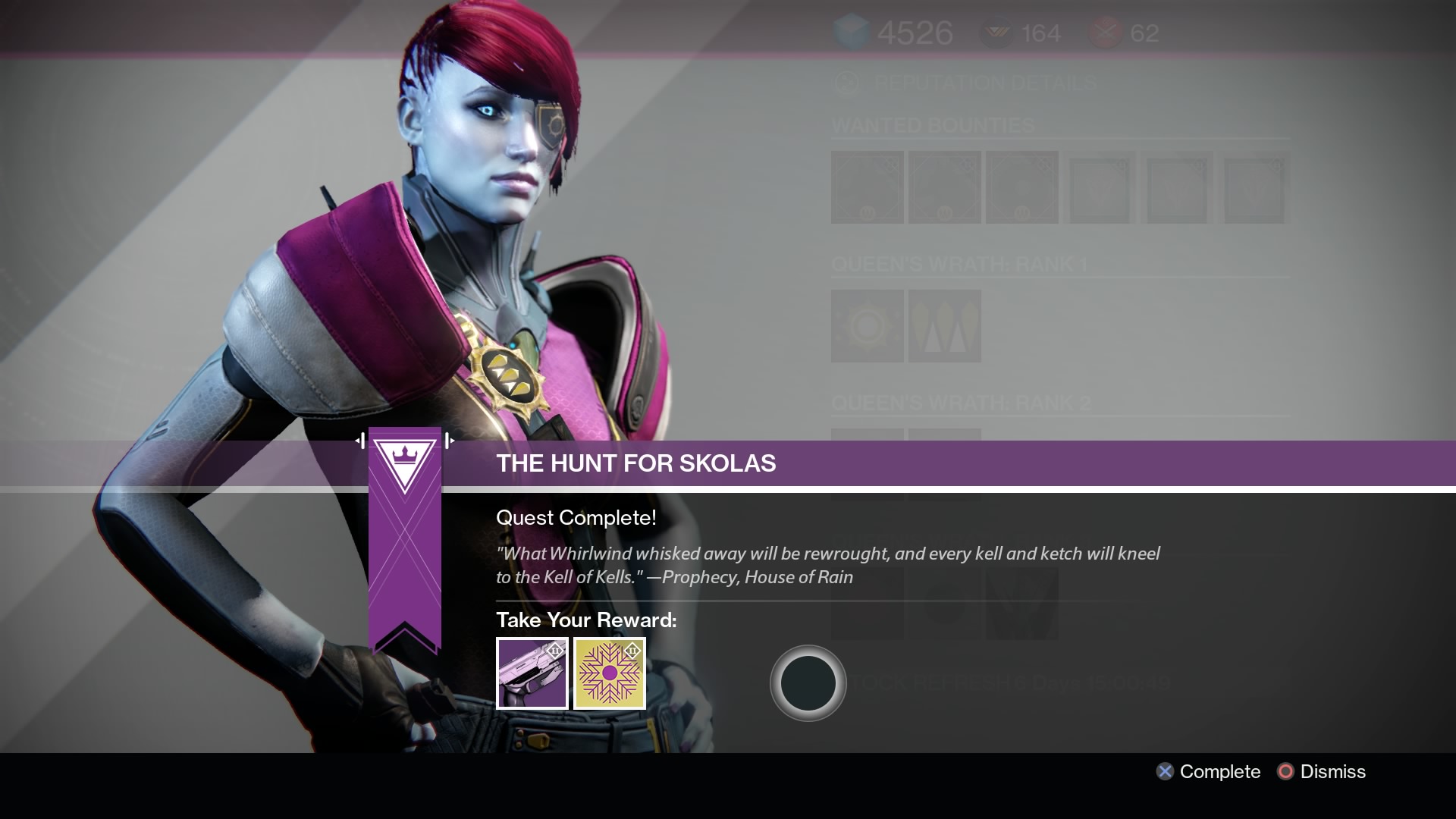Pick the purple snowflake shader reward
This screenshot has width=1456, height=819.
pyautogui.click(x=610, y=673)
